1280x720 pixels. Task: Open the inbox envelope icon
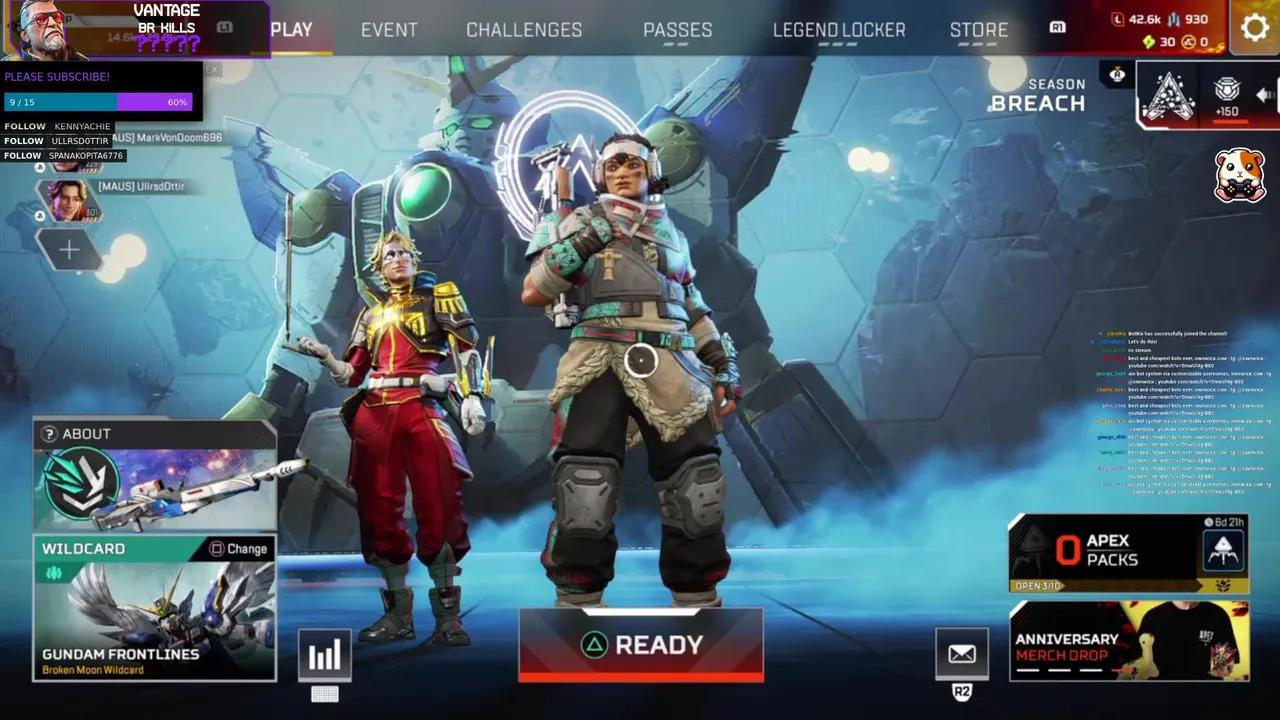[962, 655]
